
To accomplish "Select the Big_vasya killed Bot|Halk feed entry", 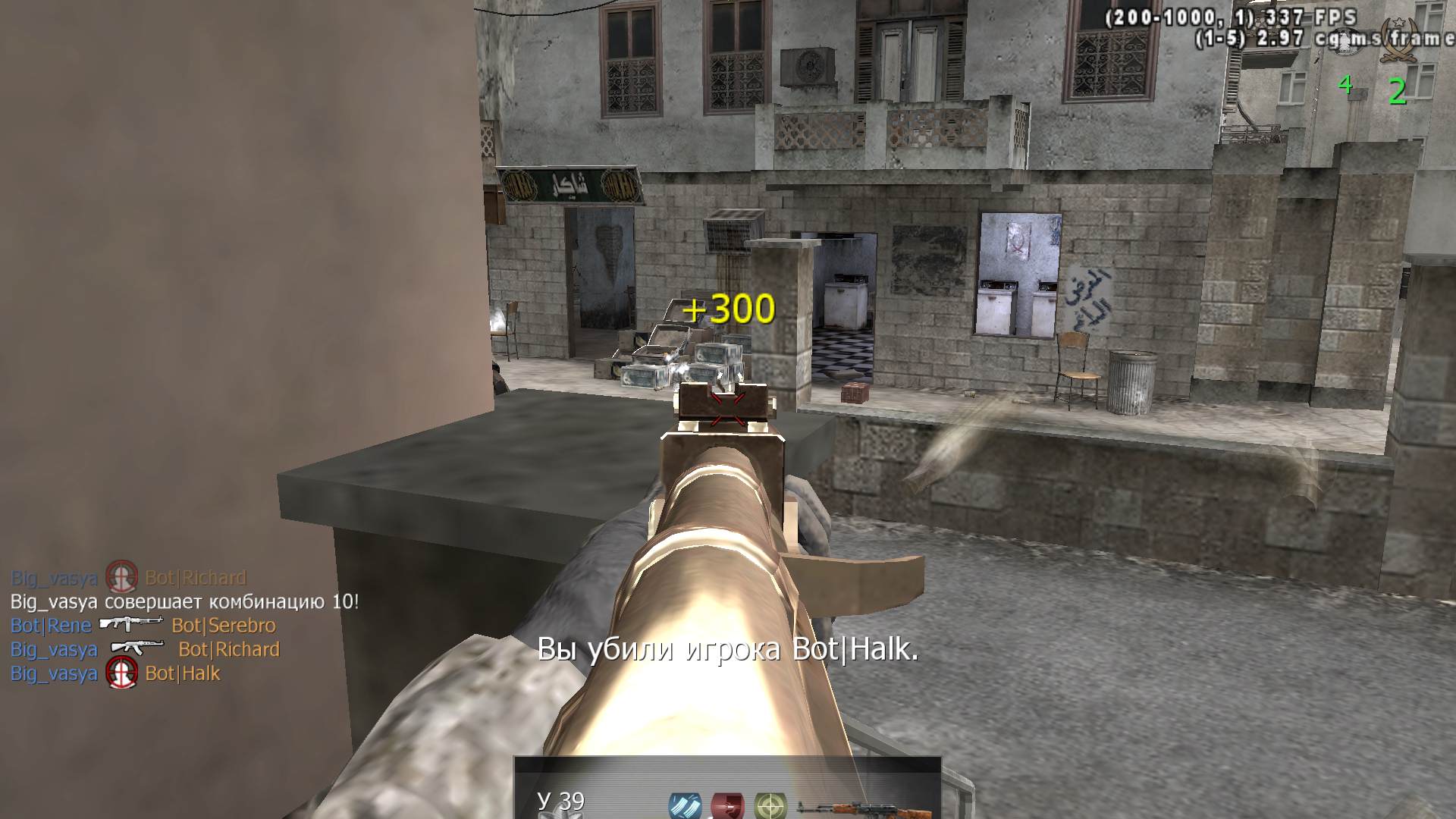I will (115, 673).
